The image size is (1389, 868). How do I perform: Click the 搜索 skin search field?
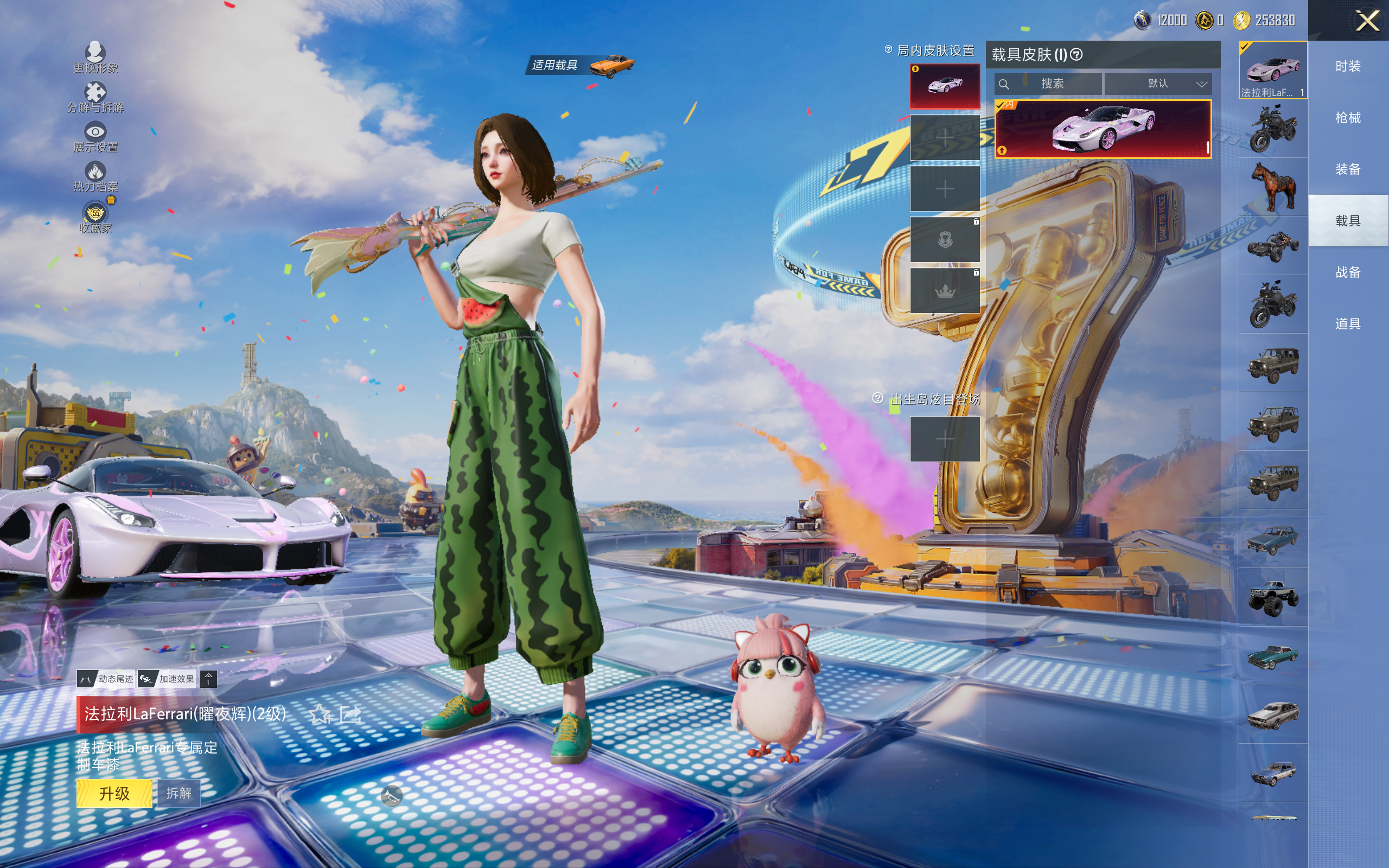pyautogui.click(x=1048, y=84)
